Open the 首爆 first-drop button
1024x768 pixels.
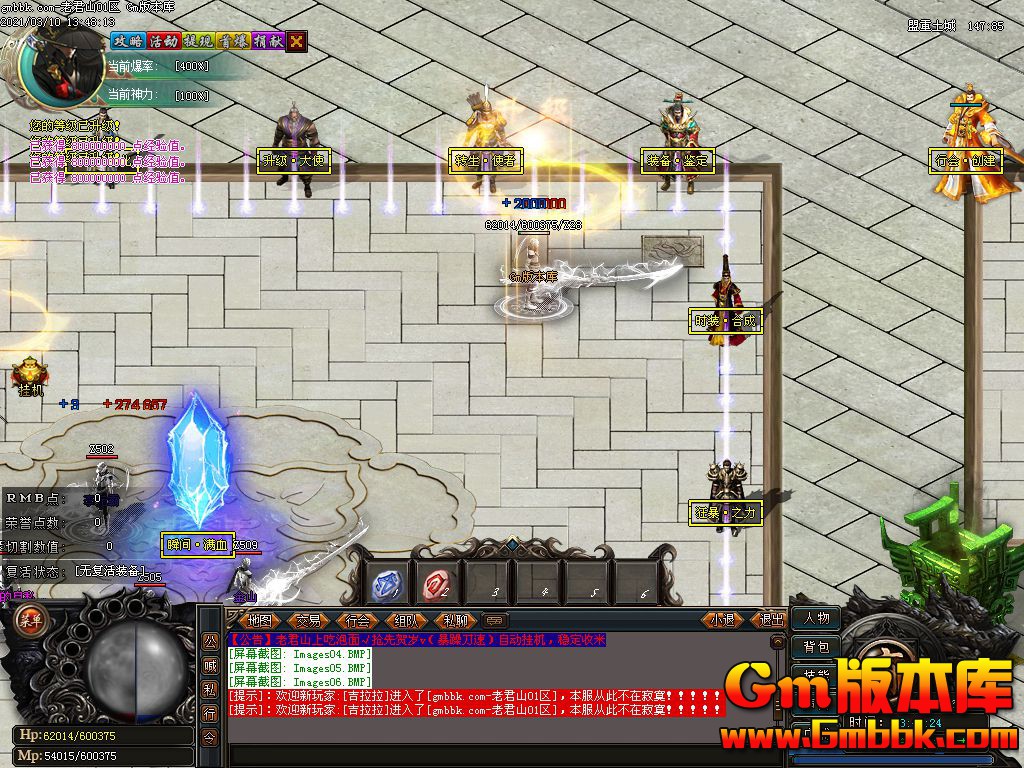pos(232,41)
